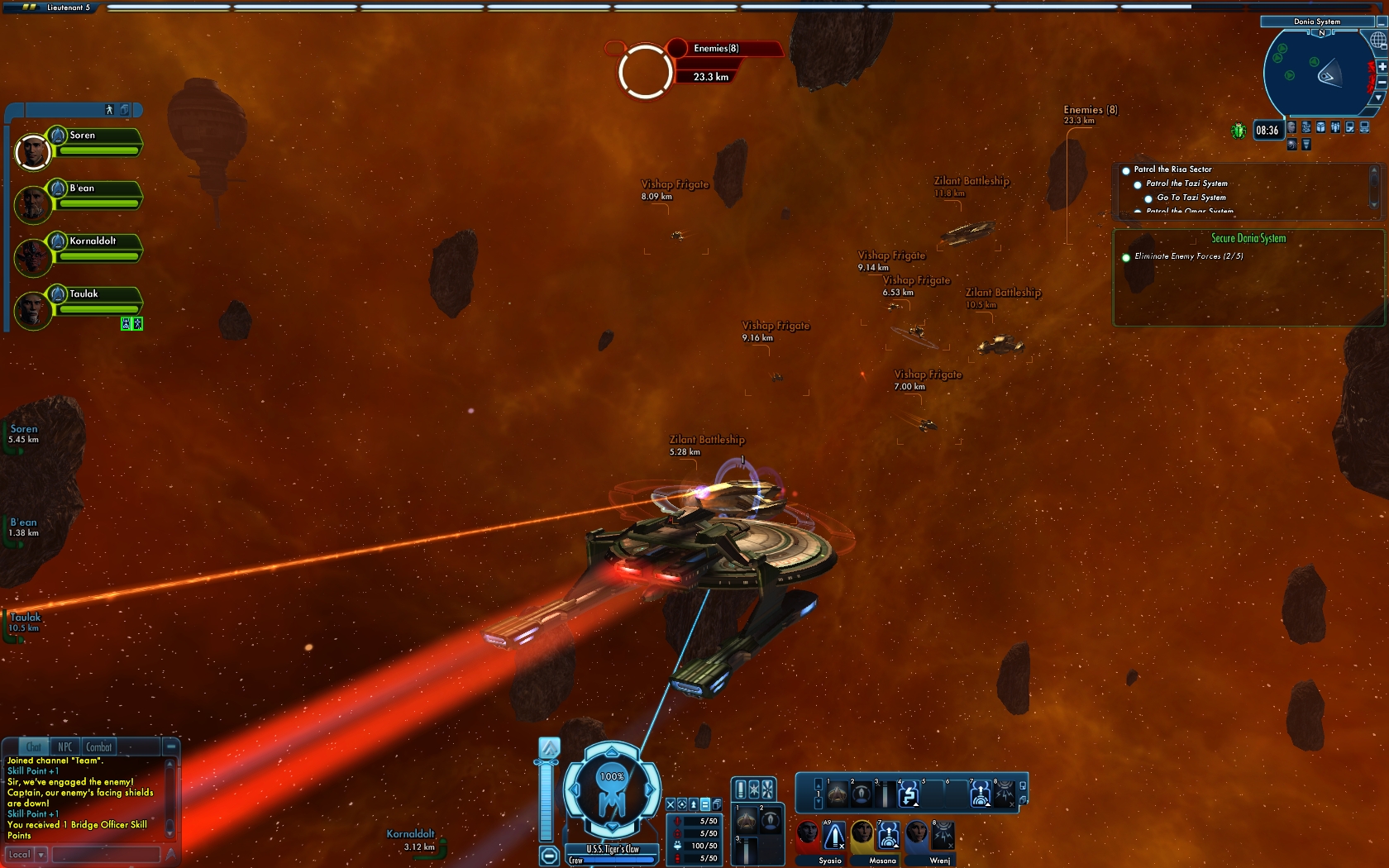Zoom out the minimap with minus button
This screenshot has width=1389, height=868.
point(1381,83)
